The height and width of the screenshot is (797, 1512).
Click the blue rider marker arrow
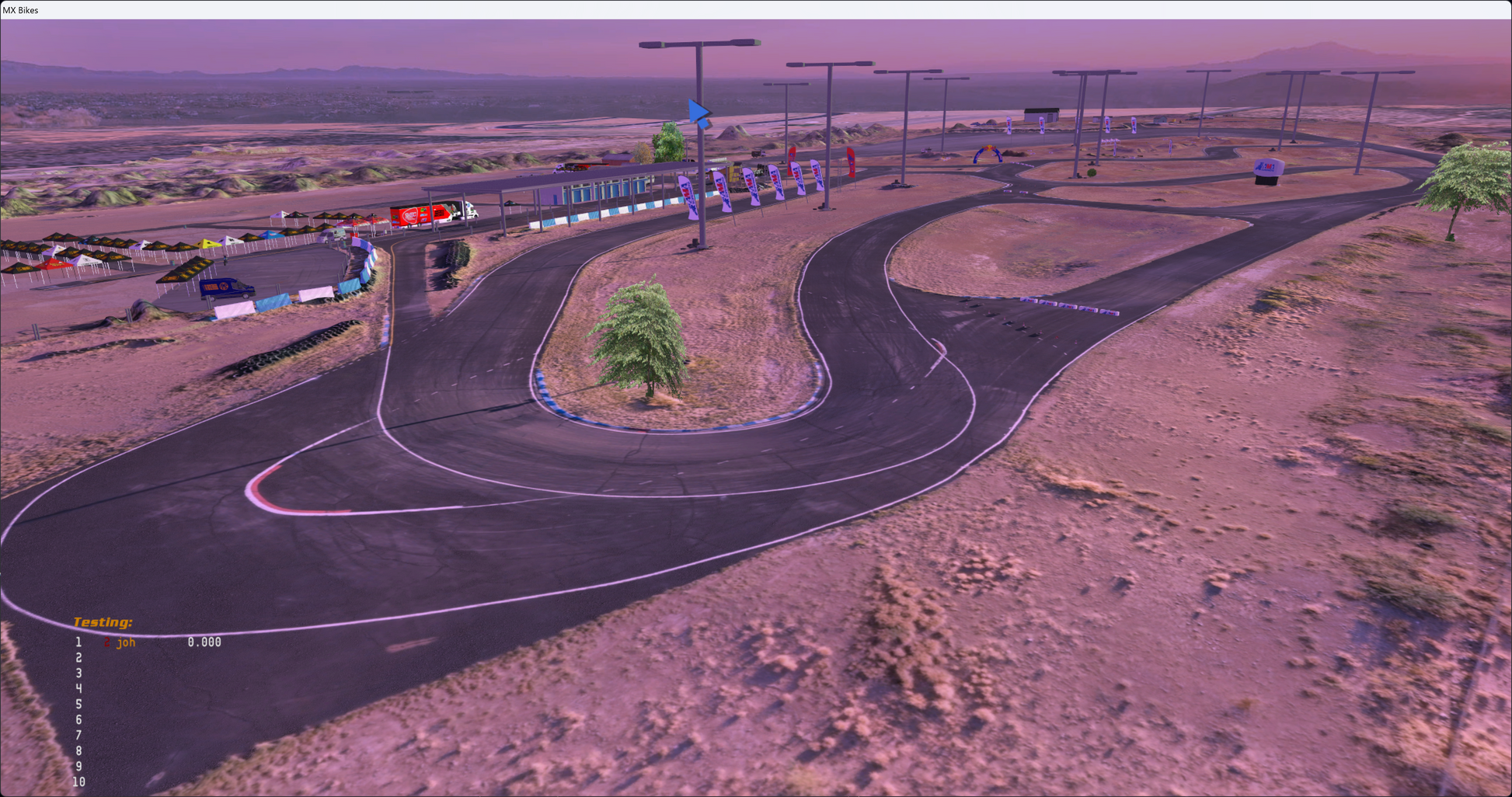[x=699, y=113]
